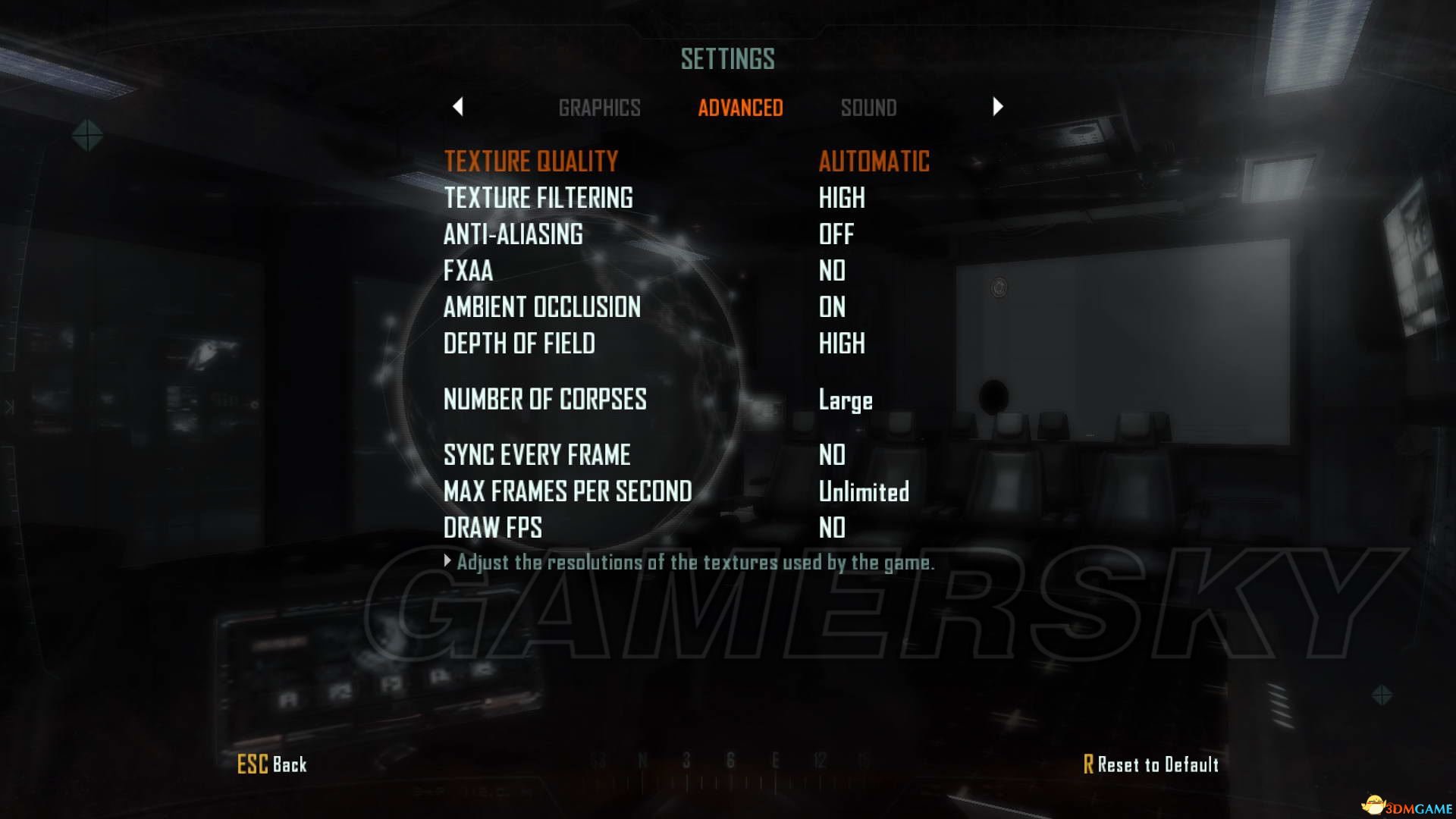
Task: Change Max Frames Per Second setting
Action: coord(567,491)
